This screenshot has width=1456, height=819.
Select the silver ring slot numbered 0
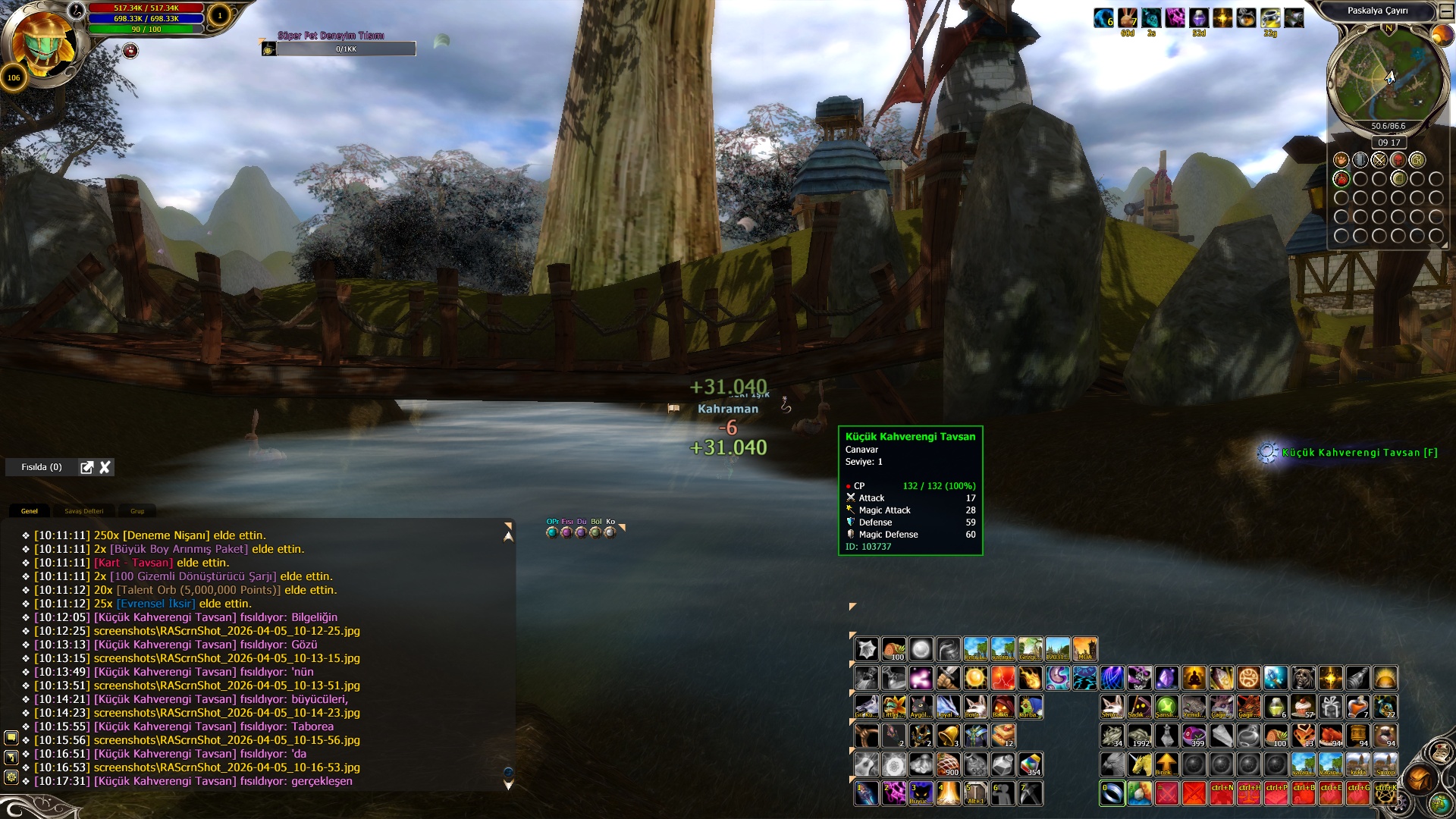[x=1112, y=793]
